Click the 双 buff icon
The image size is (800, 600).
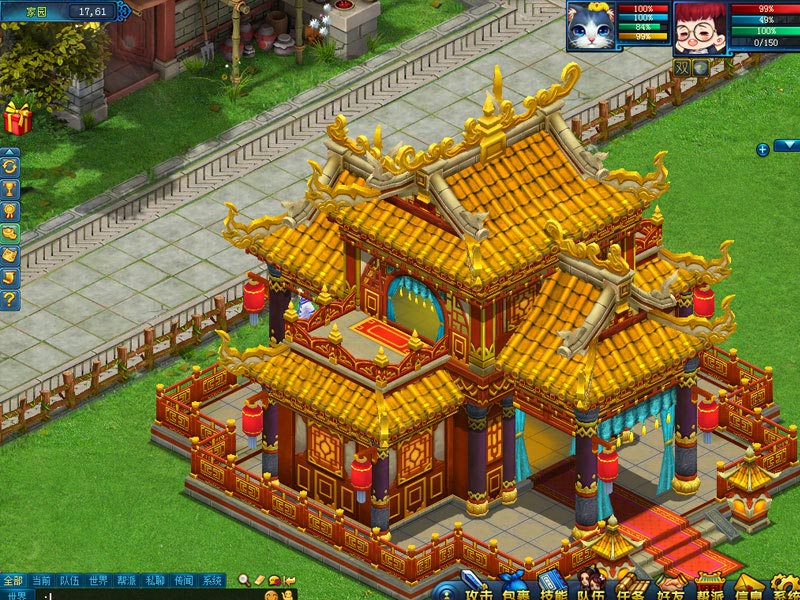682,68
